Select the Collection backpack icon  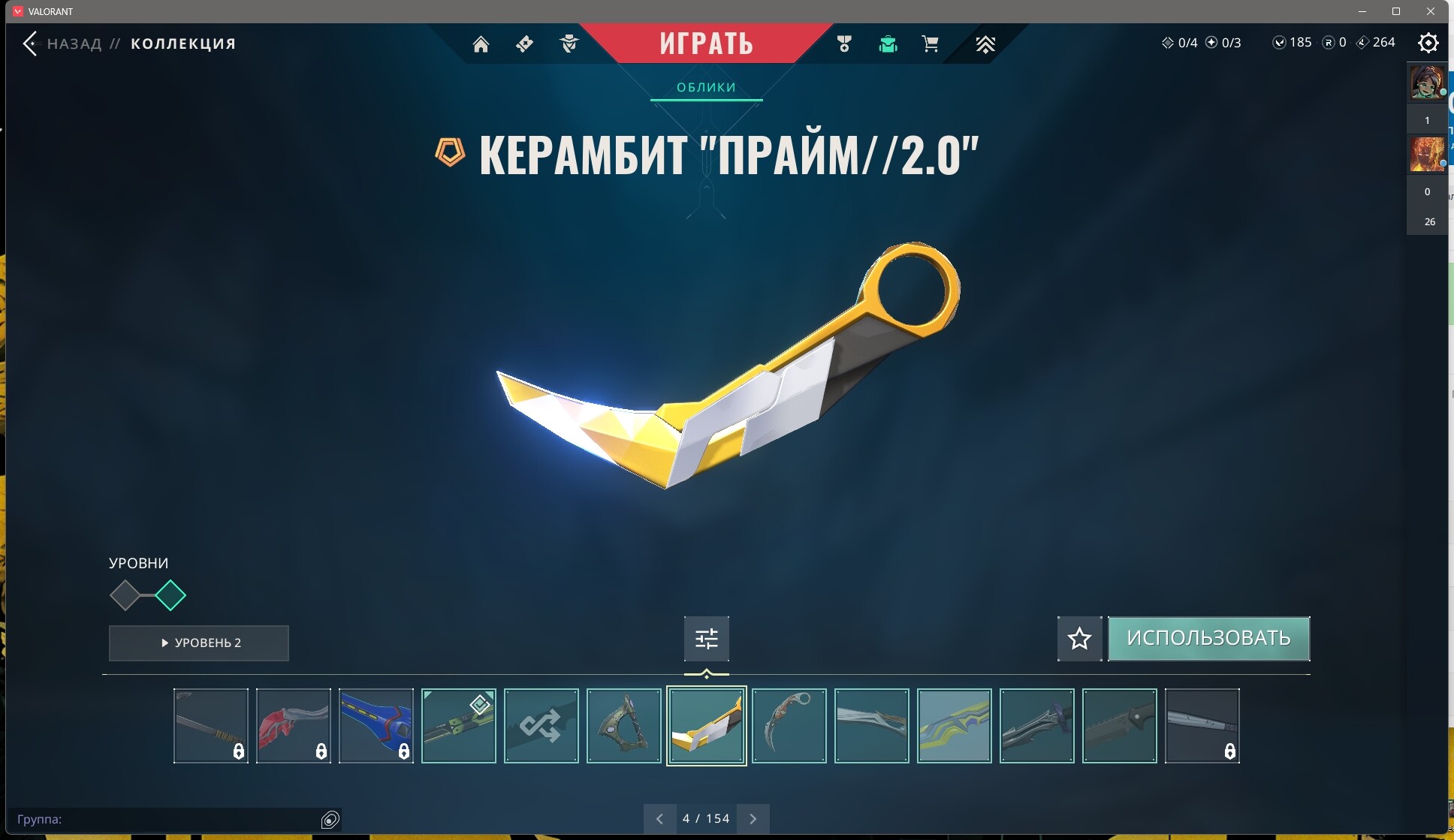[x=888, y=44]
